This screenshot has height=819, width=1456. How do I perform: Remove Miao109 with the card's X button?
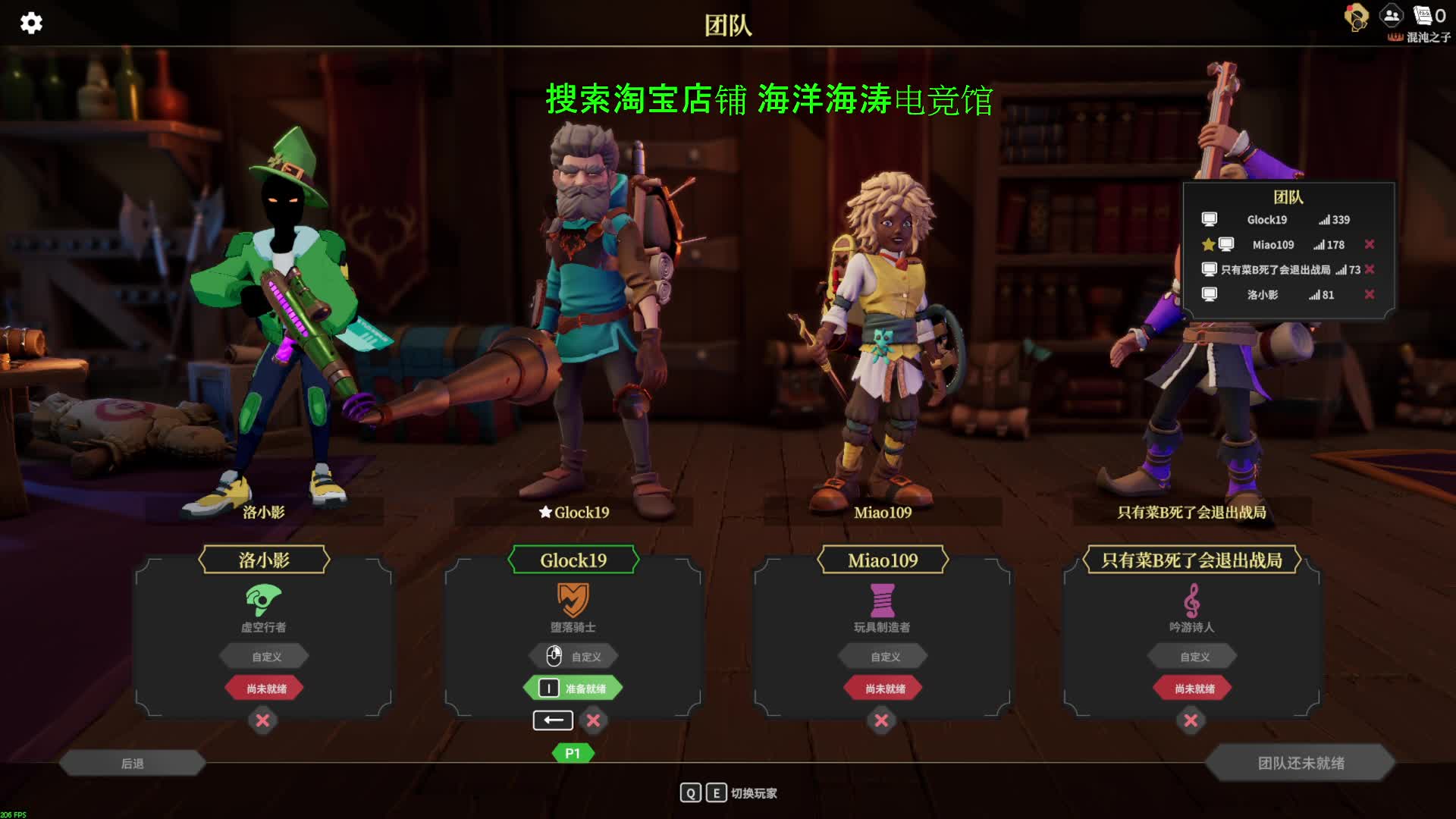pos(881,720)
